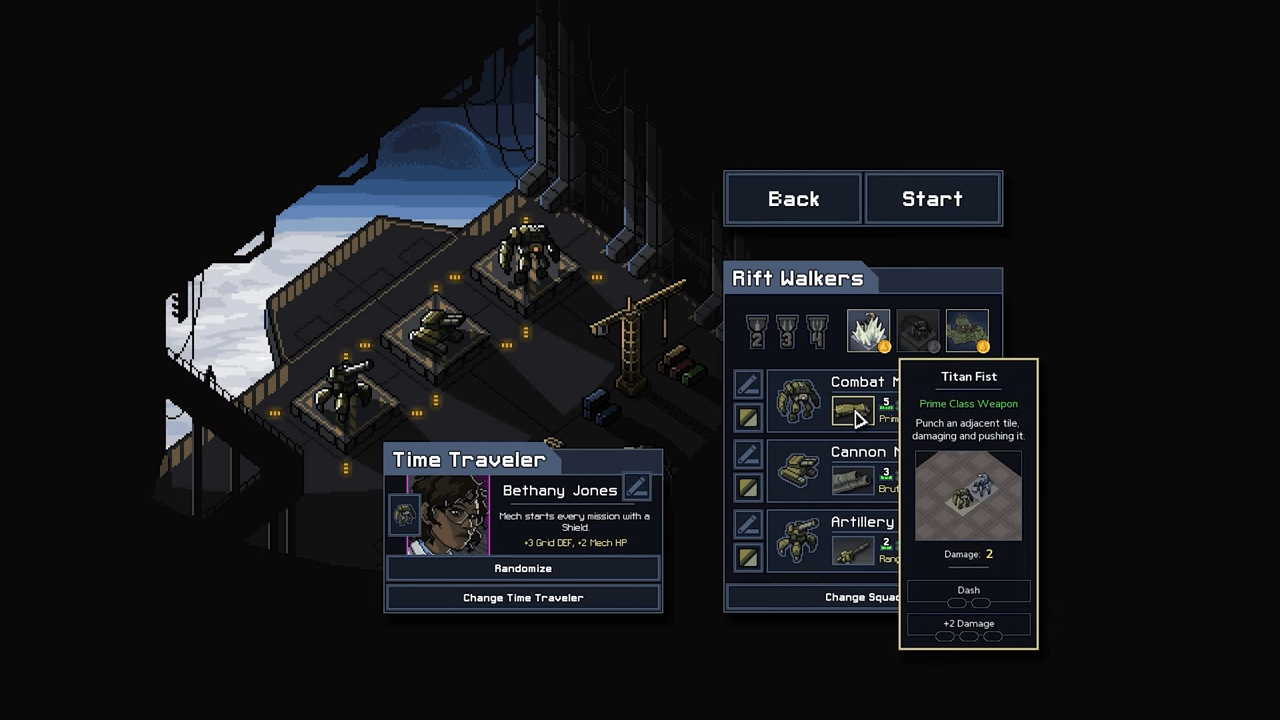Rename the Combat Mech with its pencil
Viewport: 1280px width, 720px height.
coord(748,385)
